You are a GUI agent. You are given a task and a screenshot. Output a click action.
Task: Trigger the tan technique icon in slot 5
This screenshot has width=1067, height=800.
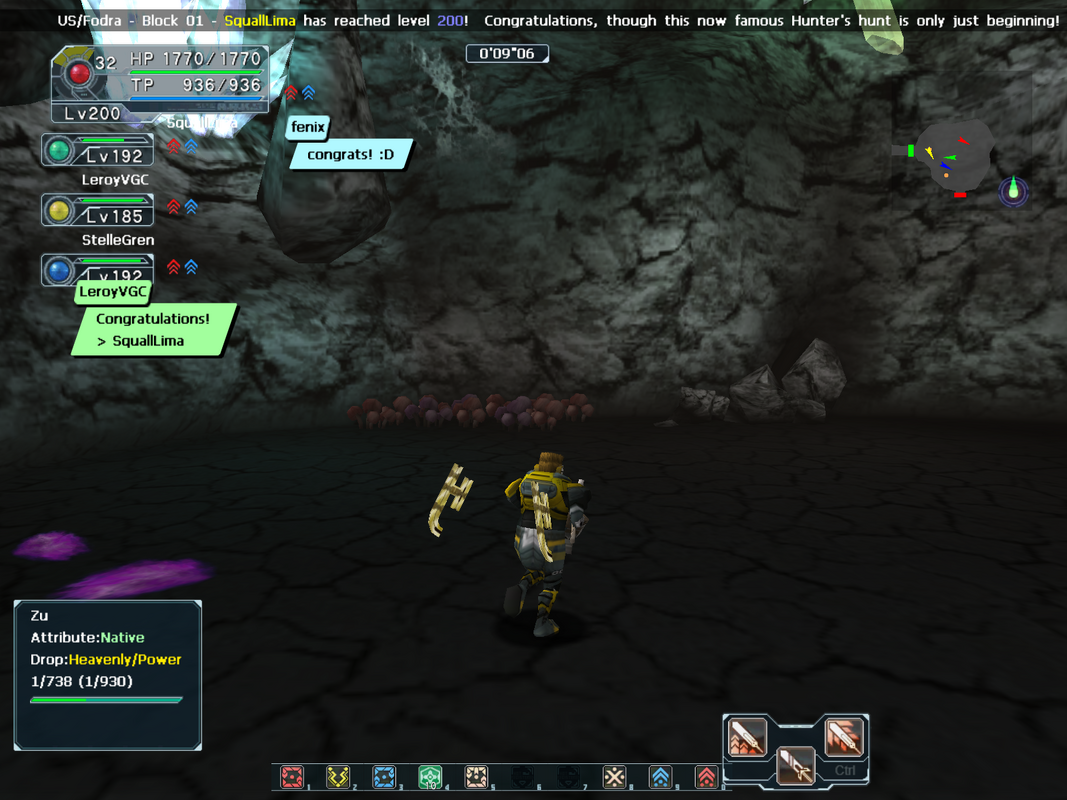coord(476,777)
